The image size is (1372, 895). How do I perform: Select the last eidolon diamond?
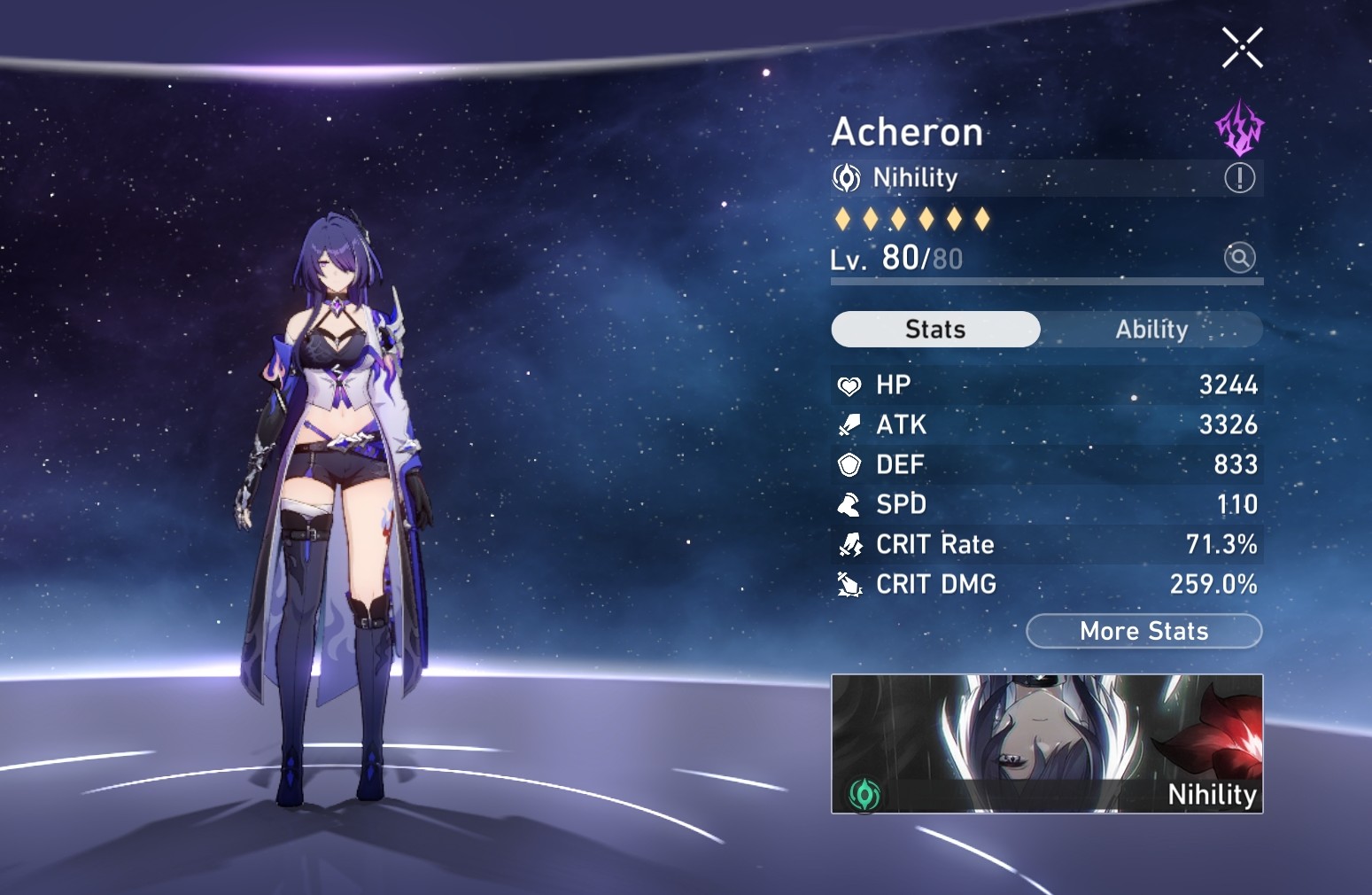coord(983,218)
